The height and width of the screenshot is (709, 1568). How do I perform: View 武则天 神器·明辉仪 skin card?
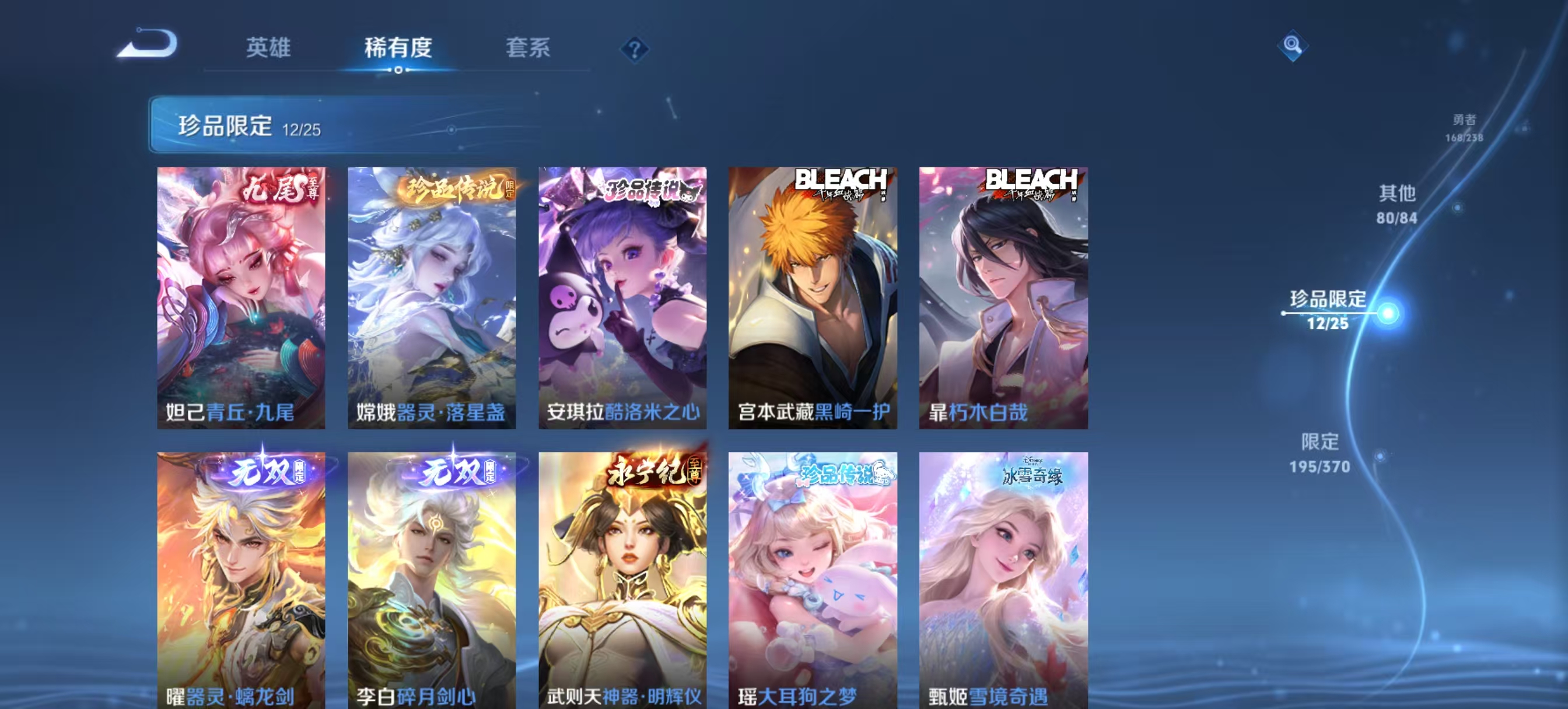tap(622, 580)
